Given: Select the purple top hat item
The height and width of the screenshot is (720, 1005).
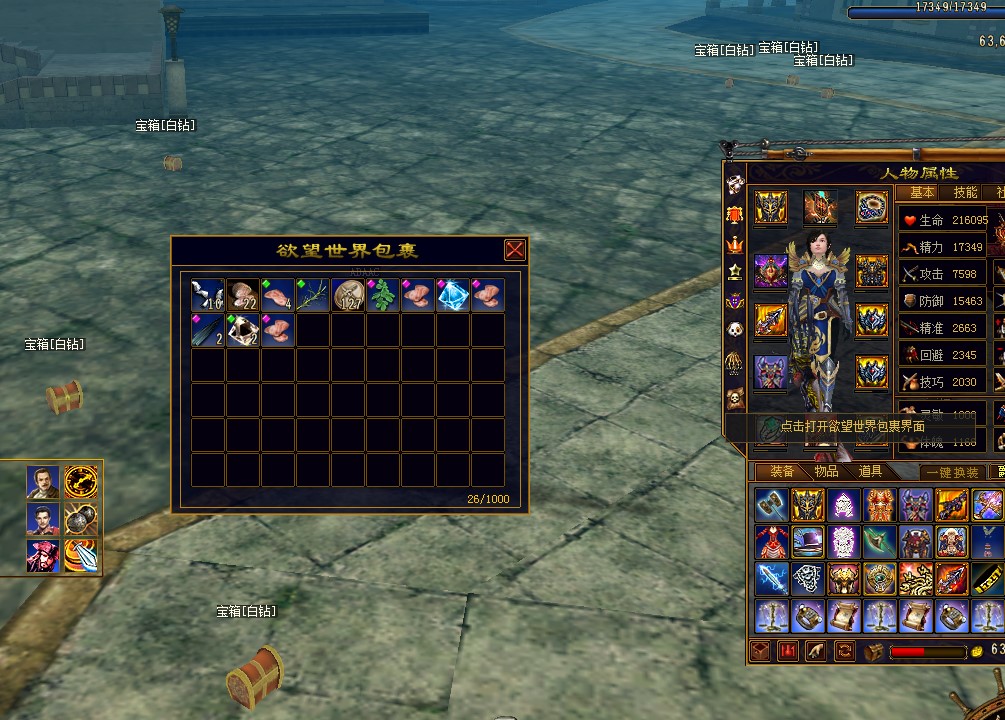Looking at the screenshot, I should point(808,542).
